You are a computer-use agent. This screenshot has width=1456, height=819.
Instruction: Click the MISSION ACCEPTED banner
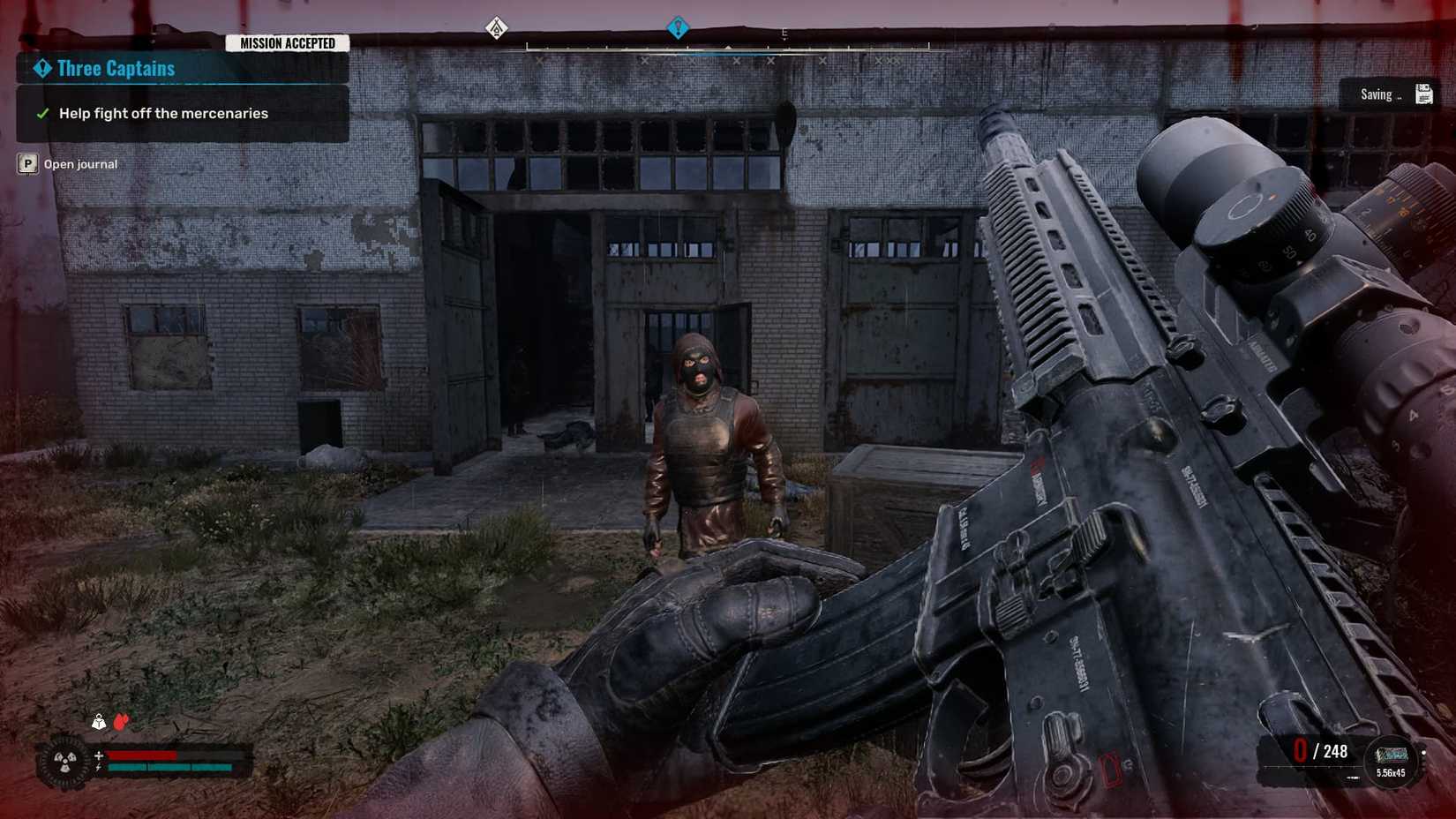(x=288, y=41)
